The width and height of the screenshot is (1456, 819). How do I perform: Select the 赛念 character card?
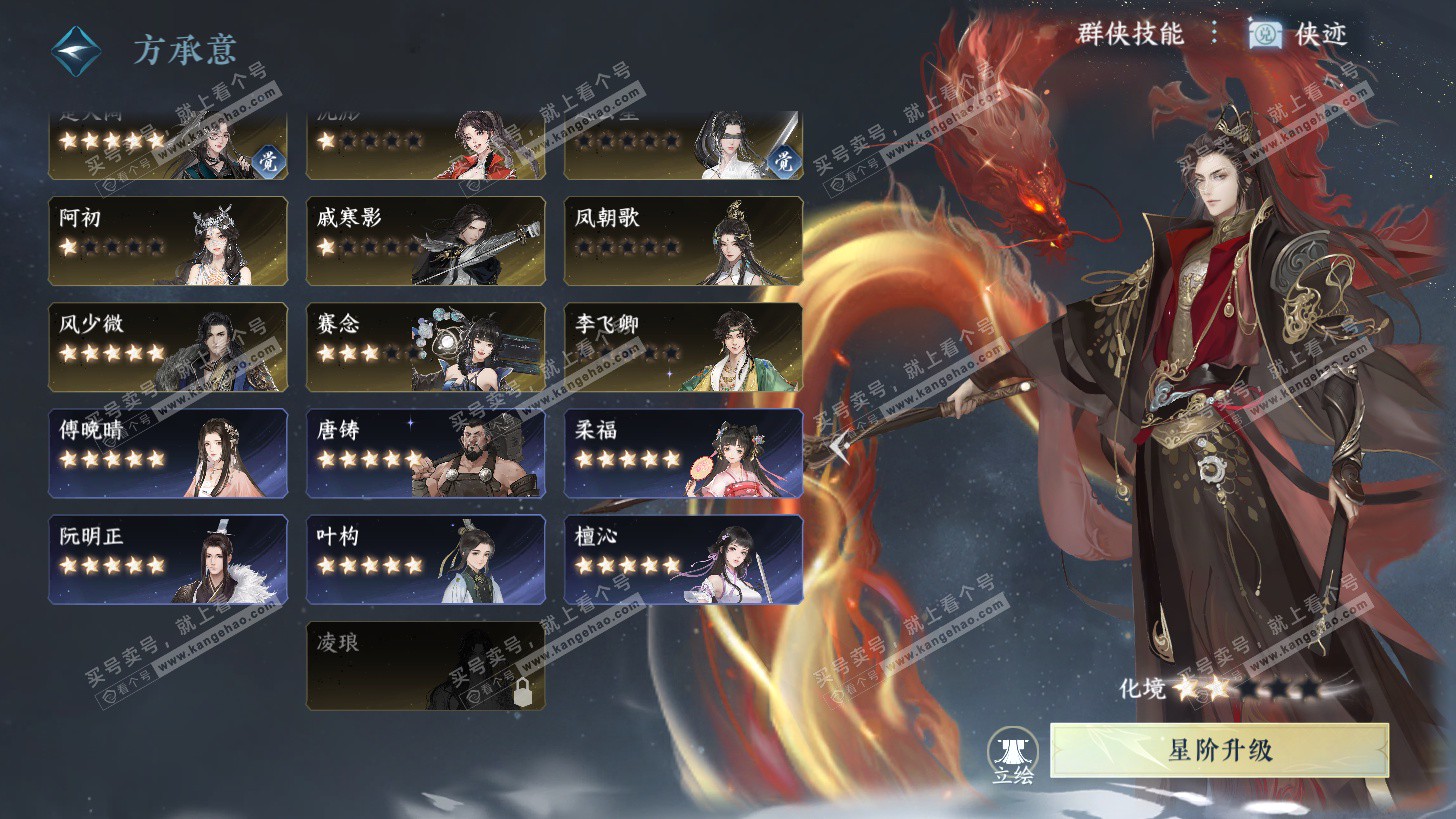[425, 347]
